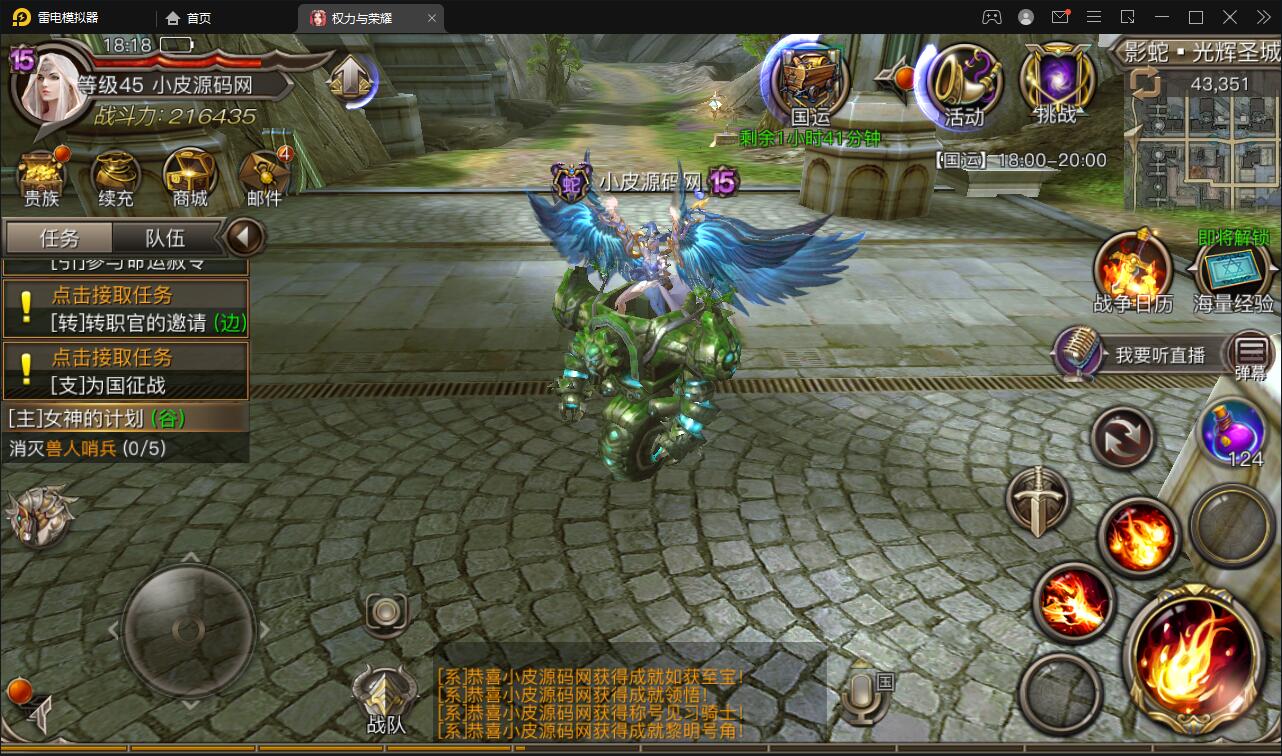Open the 续充 recharge icon

pos(116,177)
